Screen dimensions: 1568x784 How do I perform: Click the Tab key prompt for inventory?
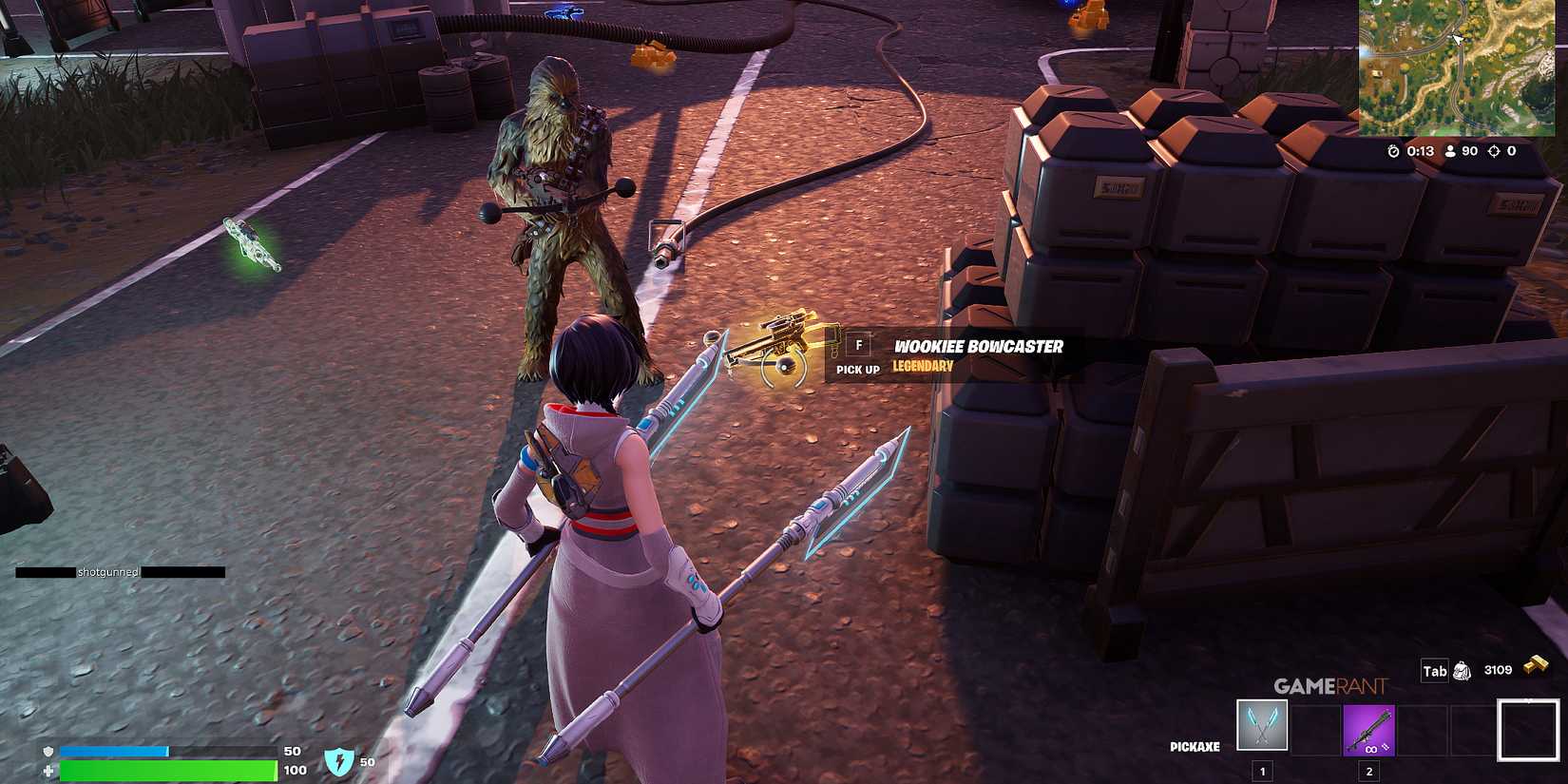pyautogui.click(x=1435, y=670)
